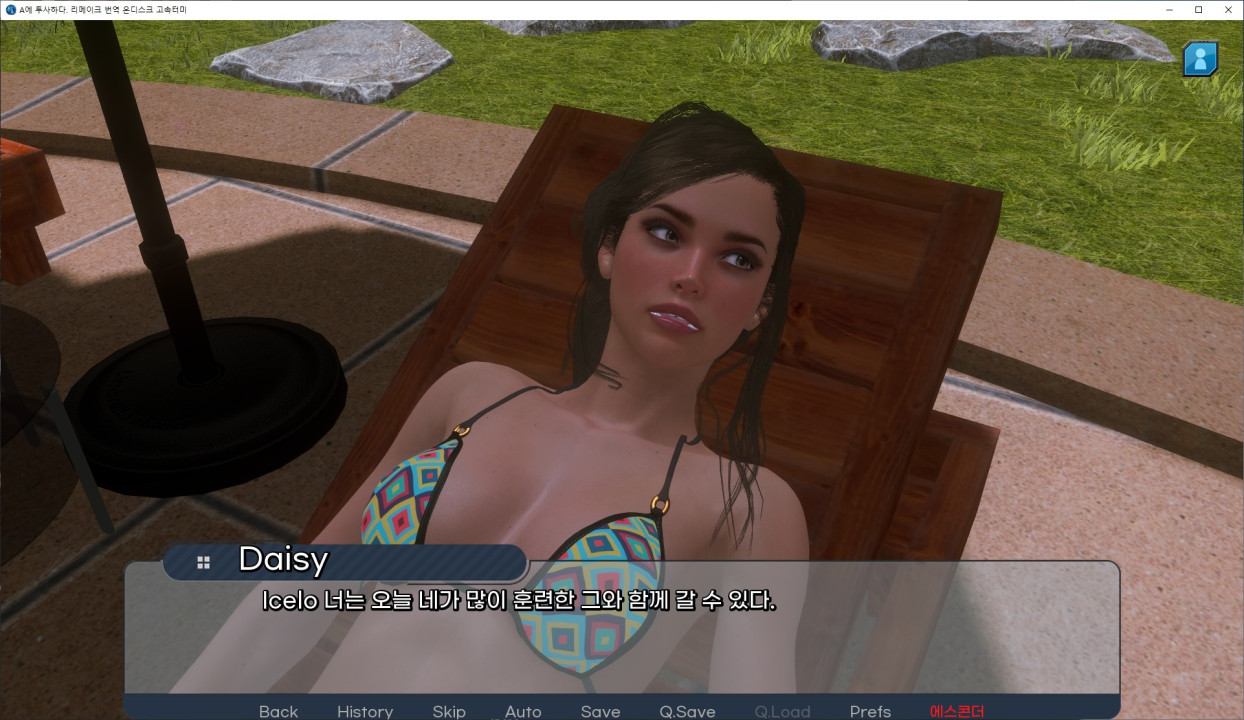The image size is (1244, 720).
Task: Click the grid icon beside Daisy's name
Action: click(x=204, y=563)
